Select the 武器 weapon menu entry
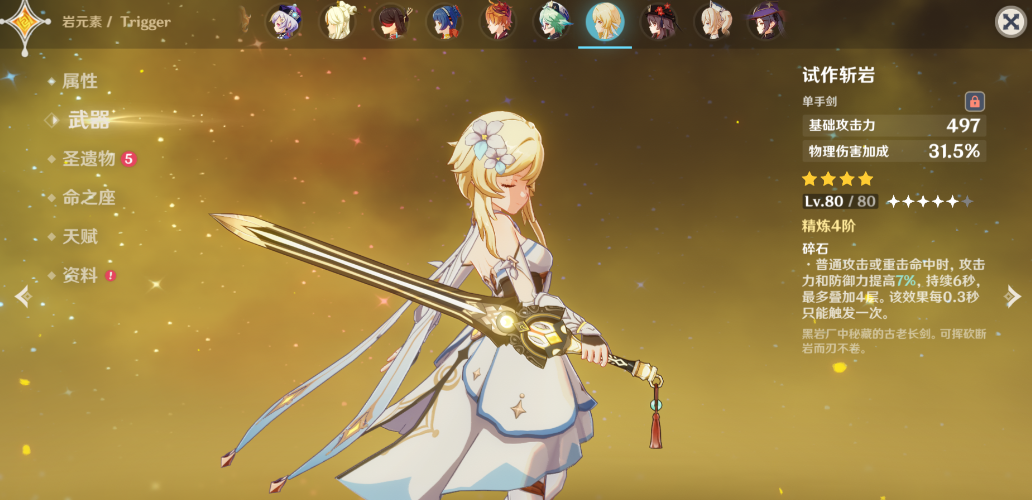 pos(88,120)
